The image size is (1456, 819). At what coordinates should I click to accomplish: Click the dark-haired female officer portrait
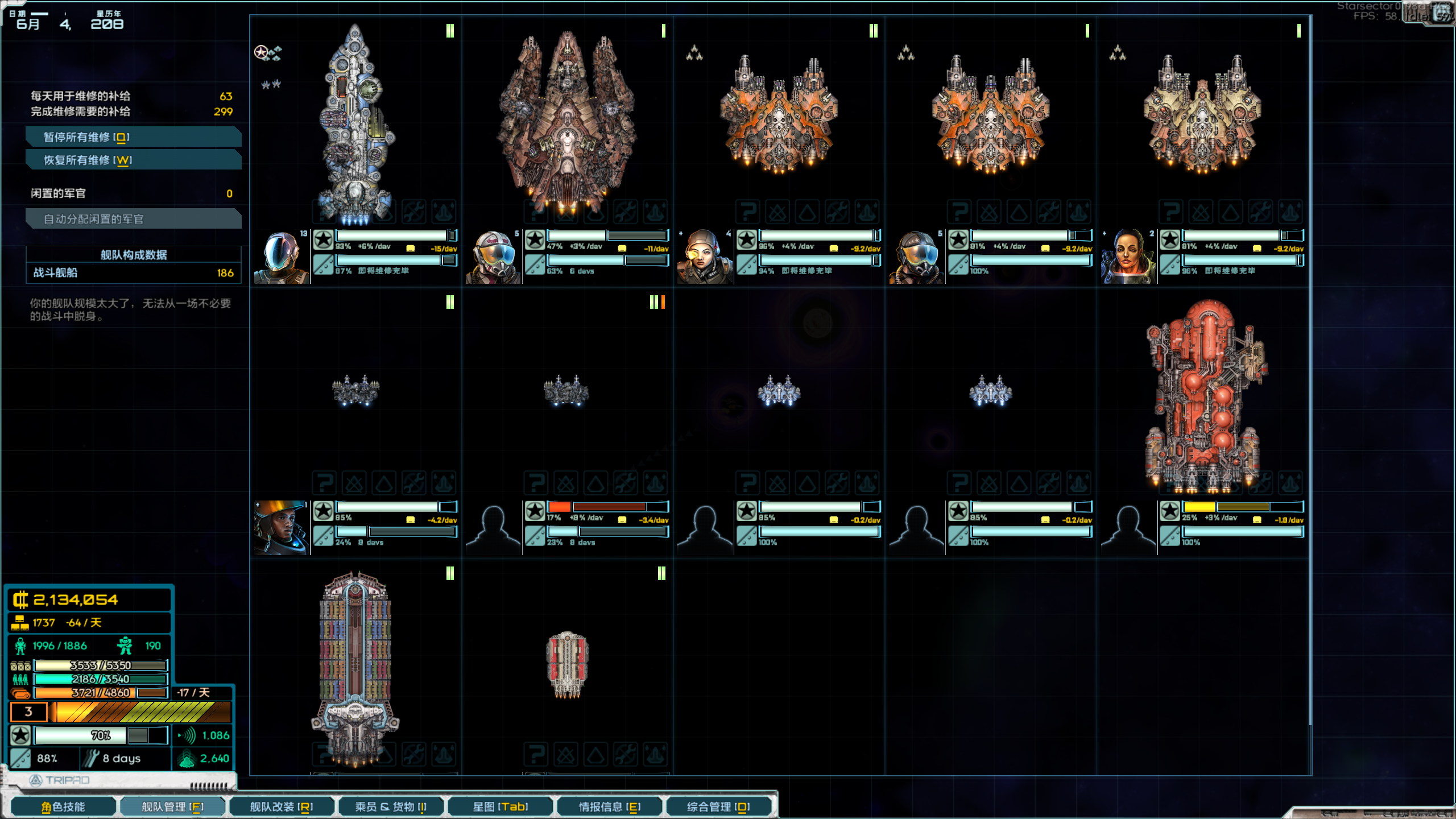tap(1128, 257)
